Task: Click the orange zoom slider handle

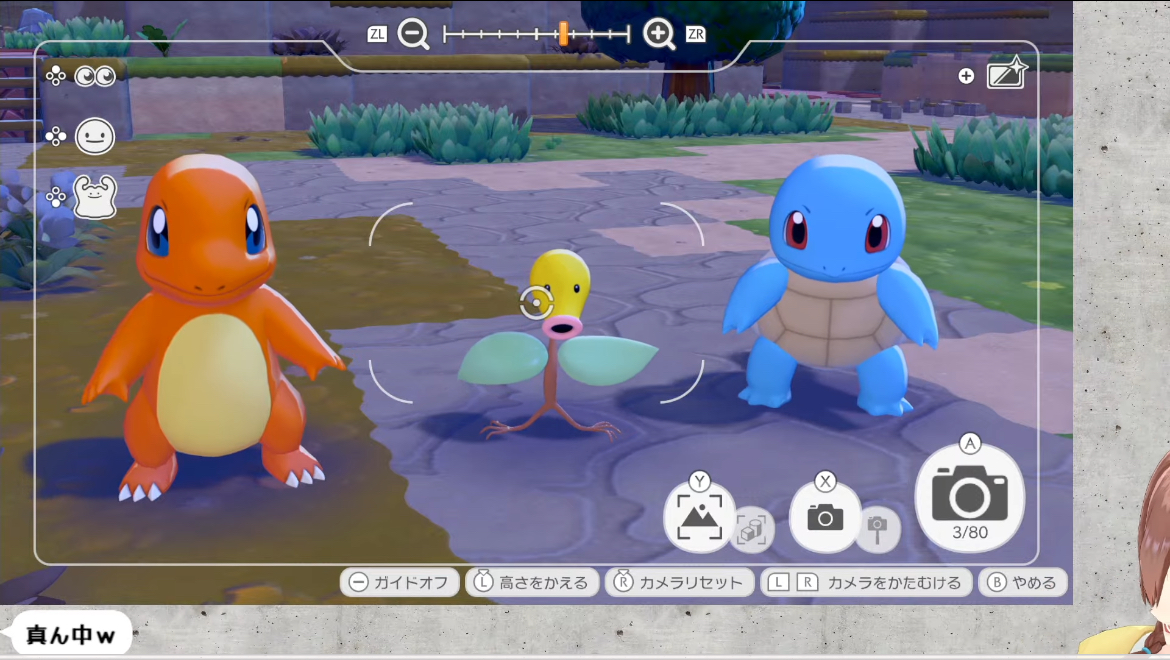Action: [563, 34]
